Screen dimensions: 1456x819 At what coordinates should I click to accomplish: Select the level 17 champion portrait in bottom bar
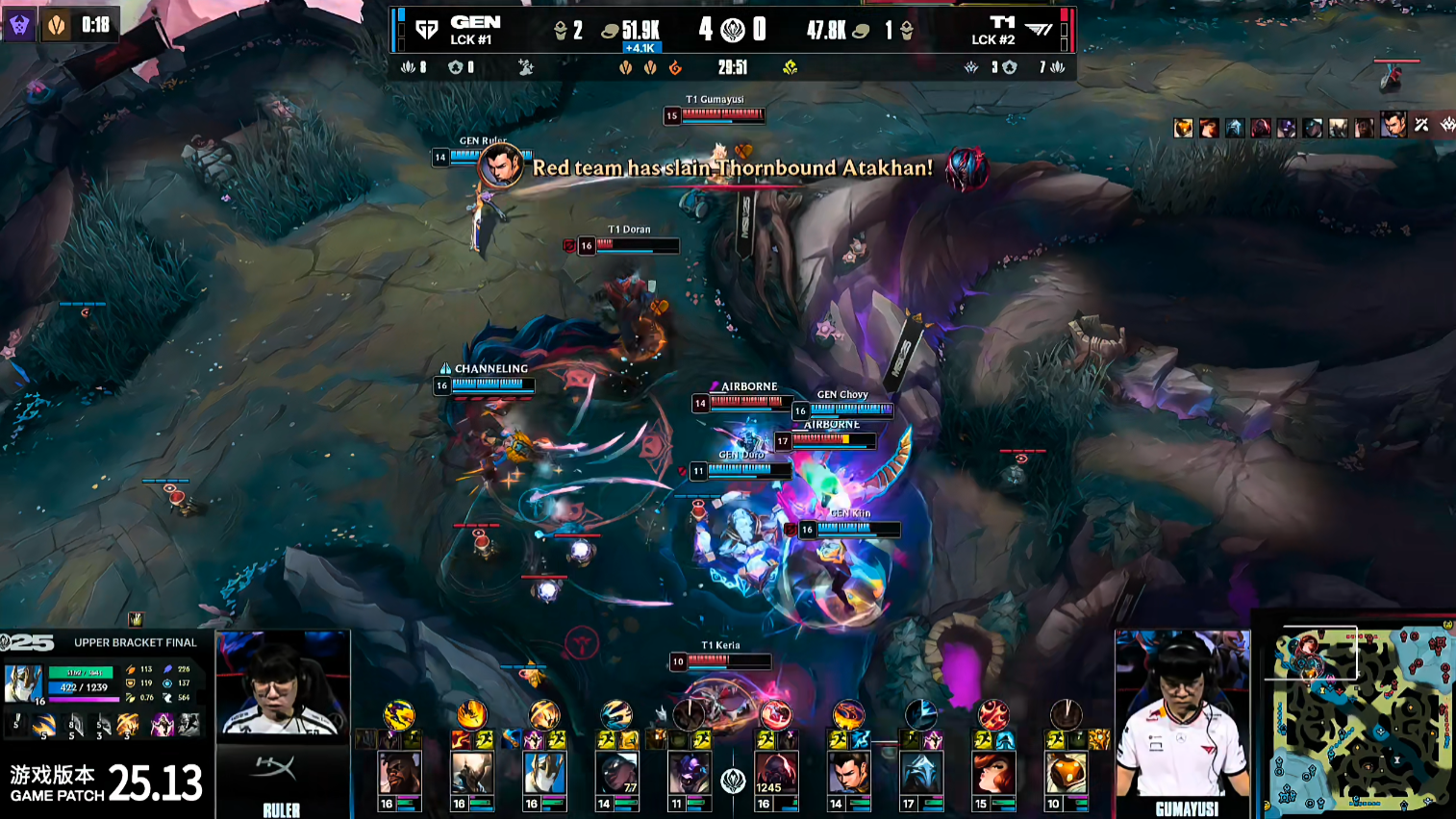click(920, 773)
